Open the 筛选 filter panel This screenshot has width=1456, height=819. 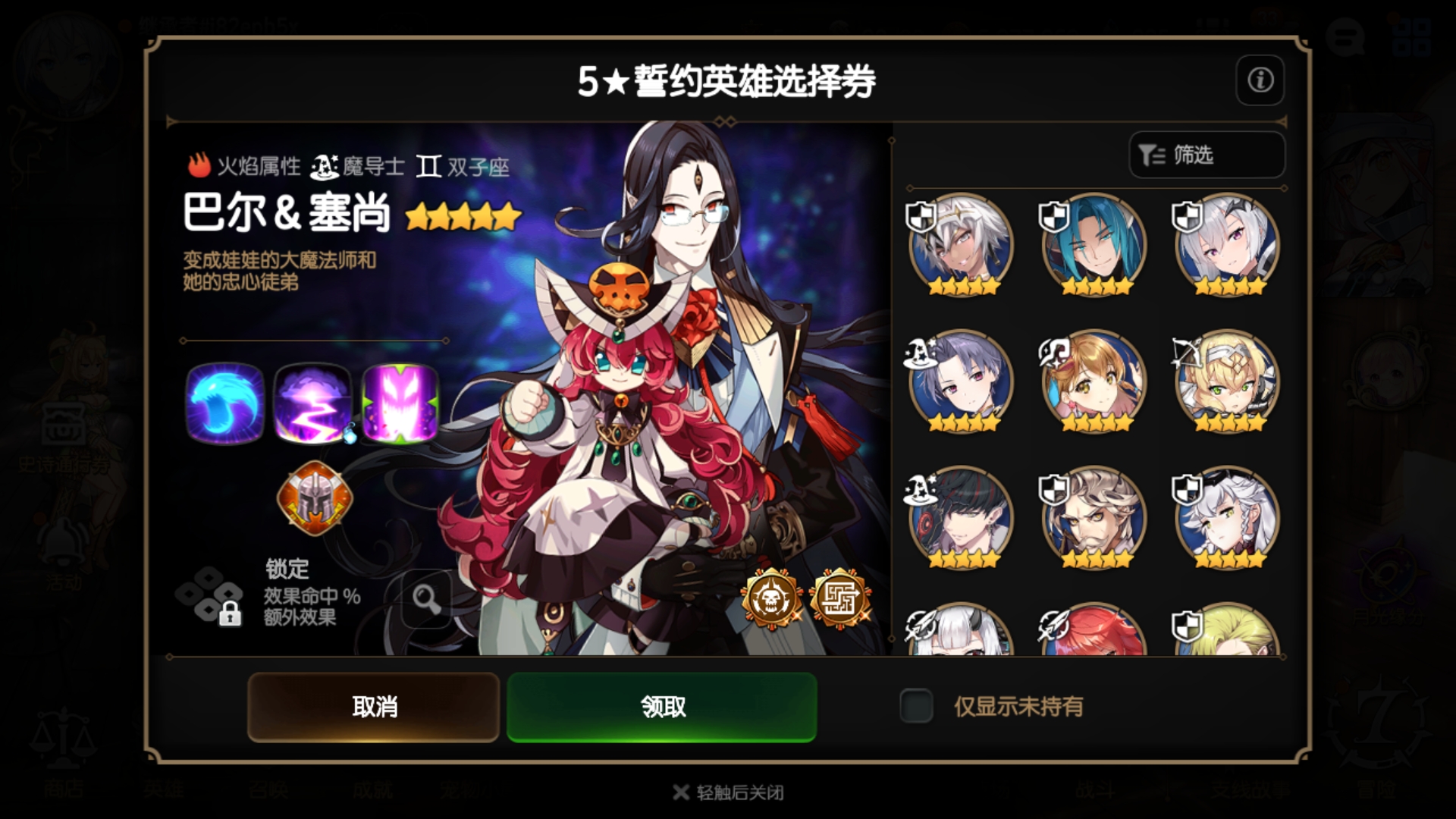1205,155
